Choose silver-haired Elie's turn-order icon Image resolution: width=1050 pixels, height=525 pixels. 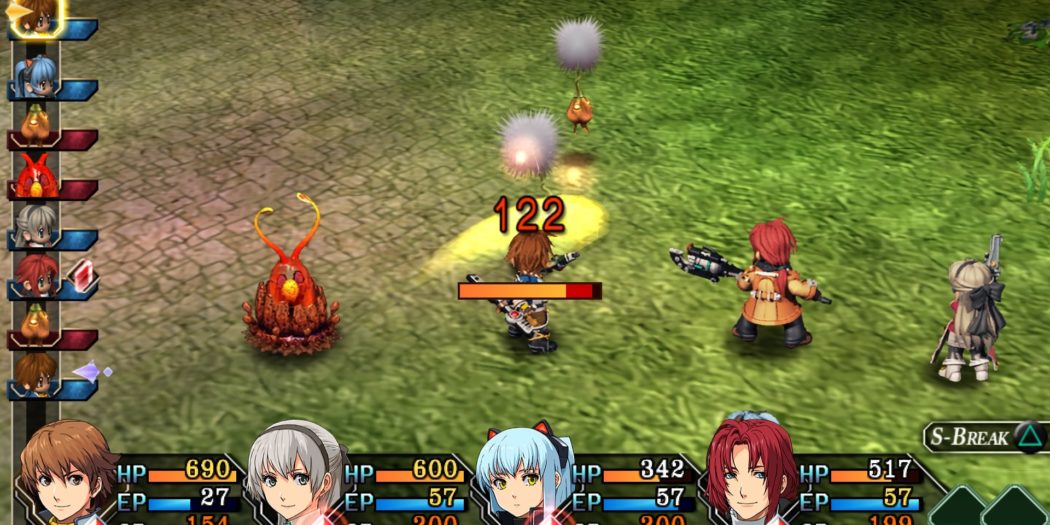coord(37,227)
